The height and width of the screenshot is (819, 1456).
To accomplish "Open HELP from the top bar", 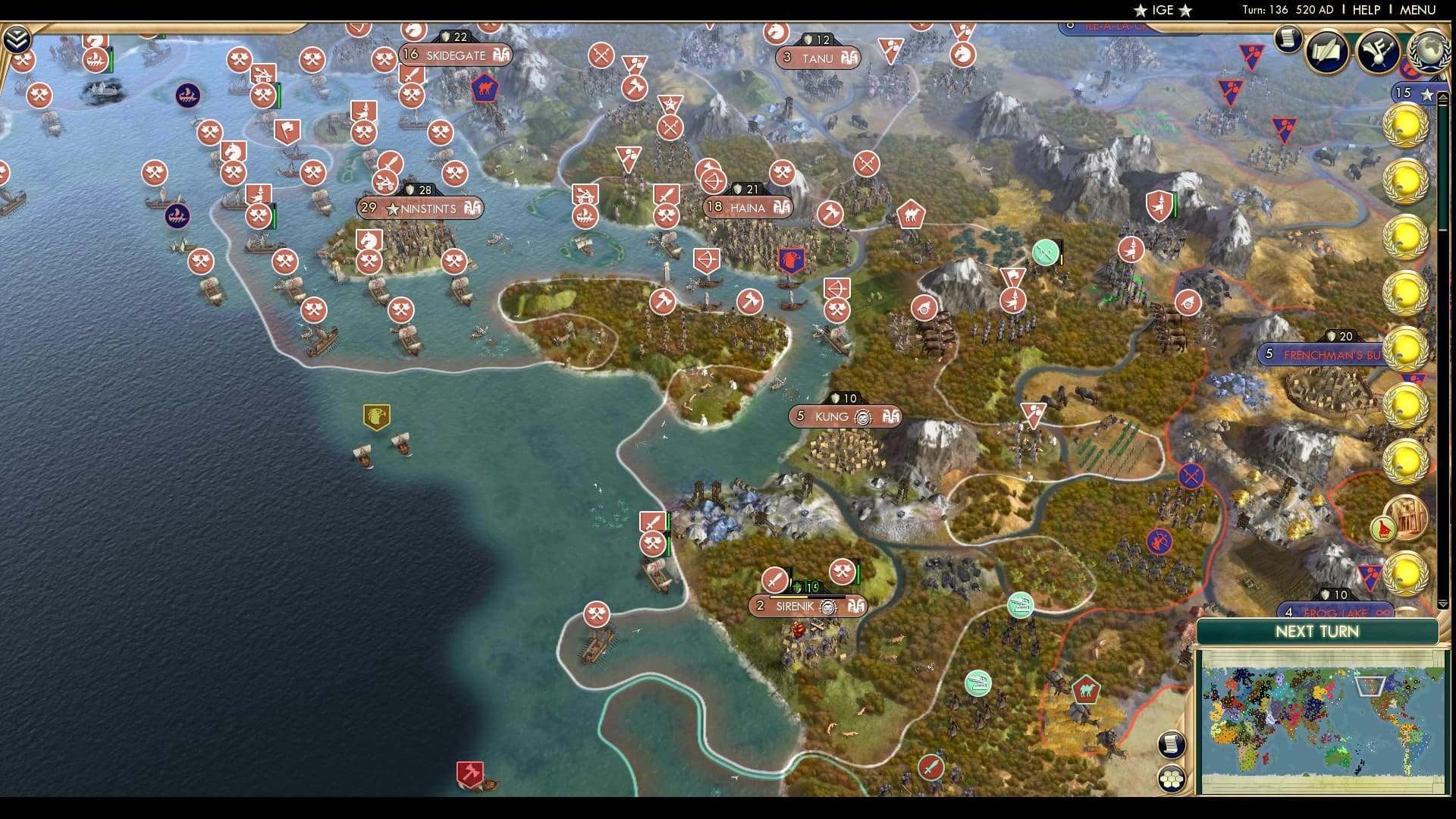I will pyautogui.click(x=1363, y=11).
